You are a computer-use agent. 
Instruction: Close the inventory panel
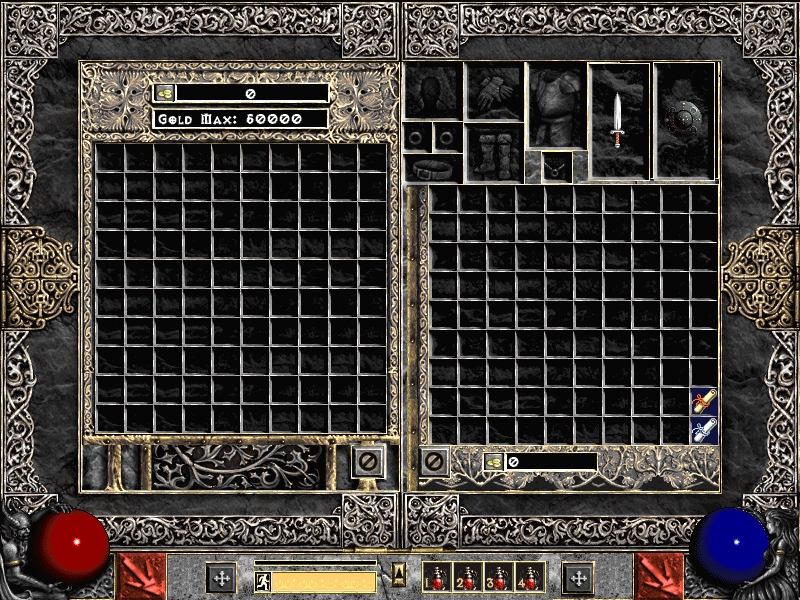pos(433,462)
